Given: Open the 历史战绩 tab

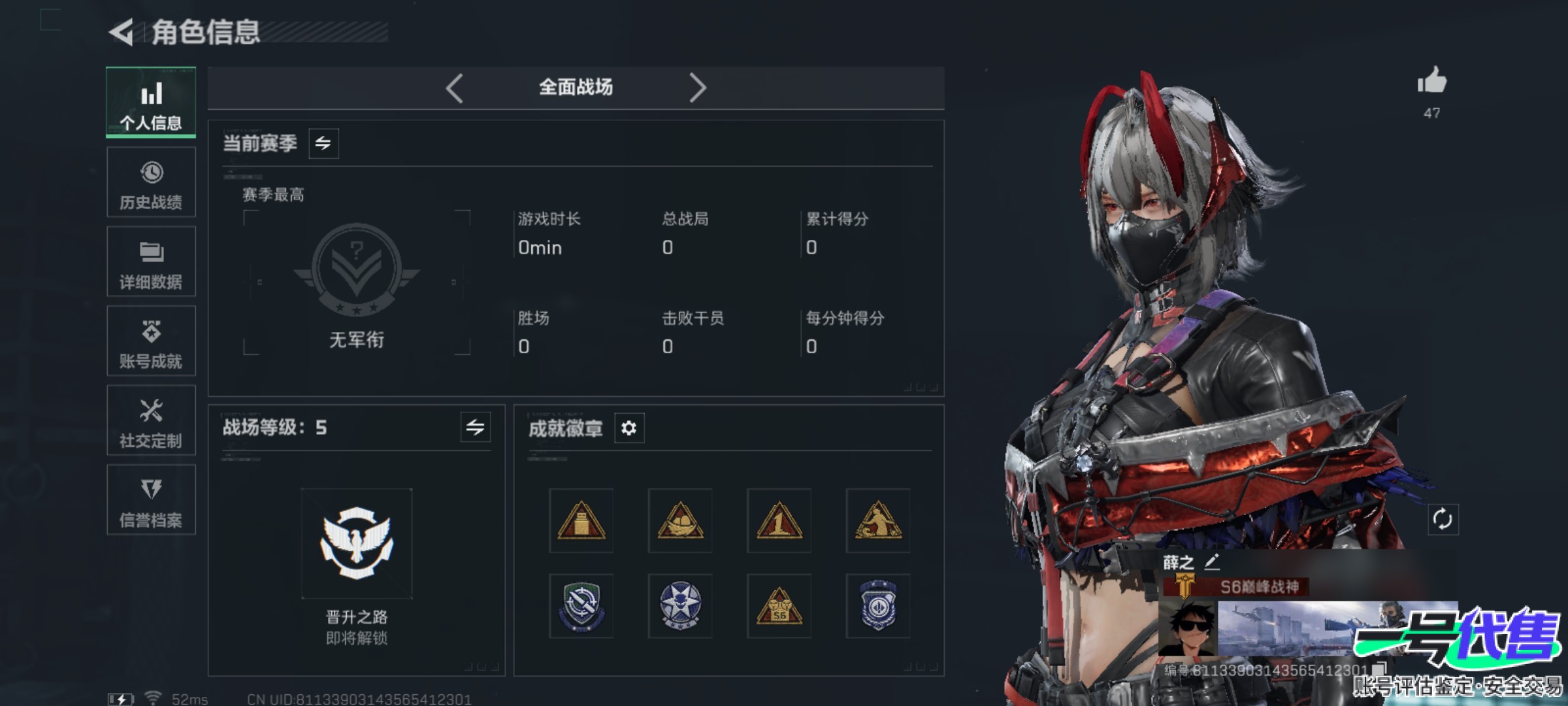Looking at the screenshot, I should point(151,182).
